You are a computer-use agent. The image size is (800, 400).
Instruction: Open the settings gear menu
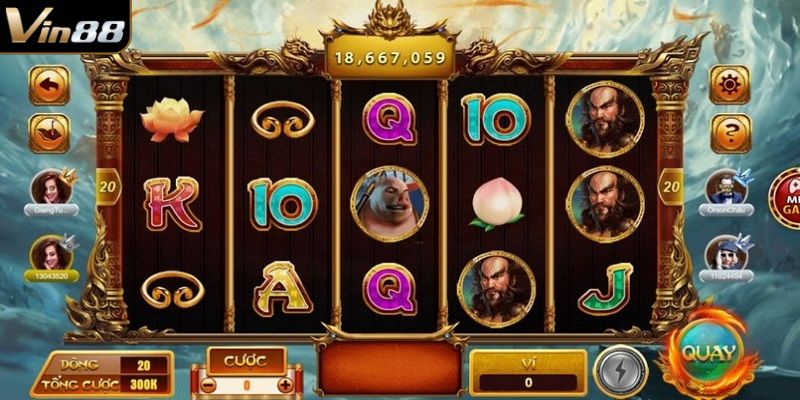pyautogui.click(x=731, y=84)
